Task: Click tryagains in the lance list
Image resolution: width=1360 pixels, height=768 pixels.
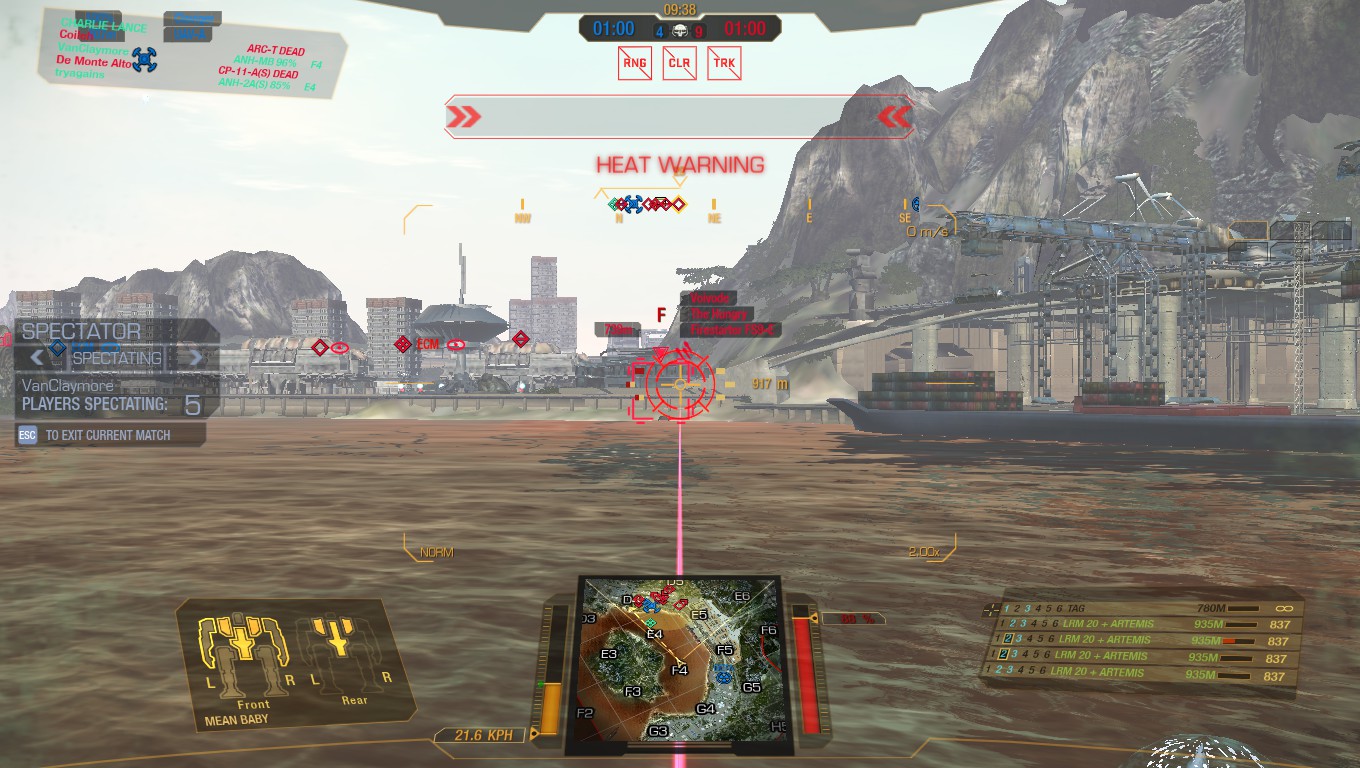Action: (x=81, y=74)
